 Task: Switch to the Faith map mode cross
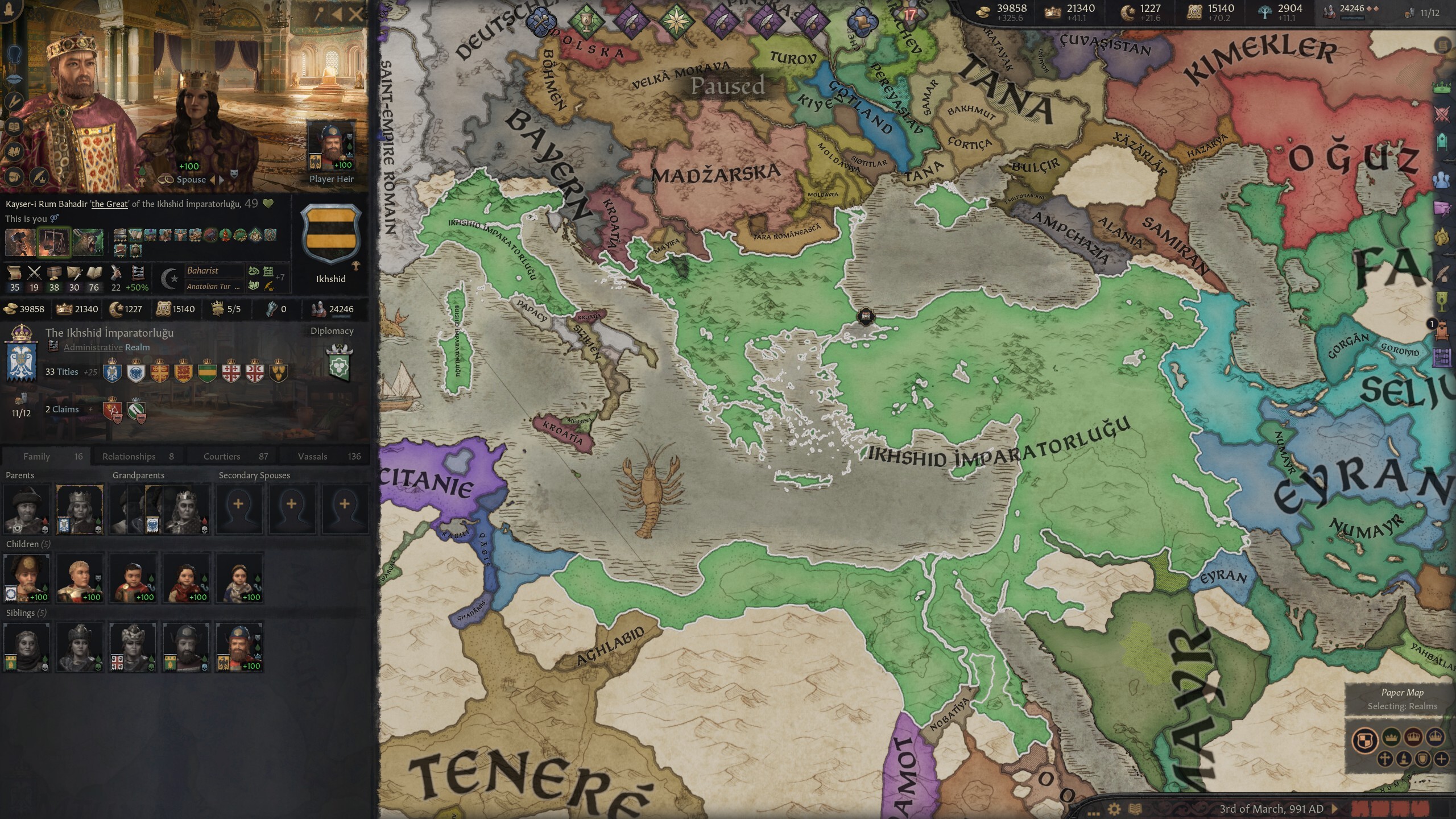(x=1385, y=759)
